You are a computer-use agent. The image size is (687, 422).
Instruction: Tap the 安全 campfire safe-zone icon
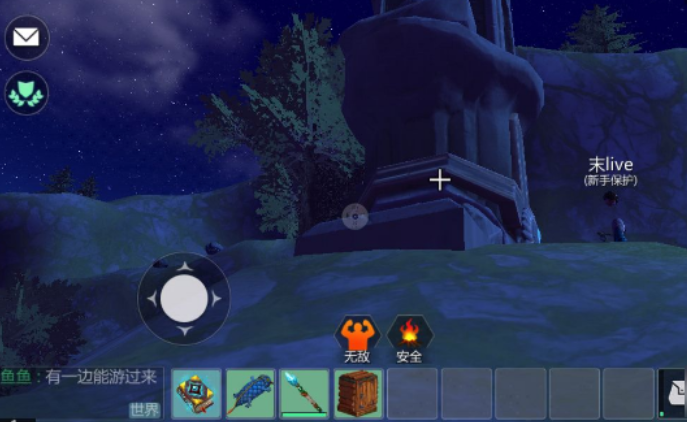coord(409,335)
